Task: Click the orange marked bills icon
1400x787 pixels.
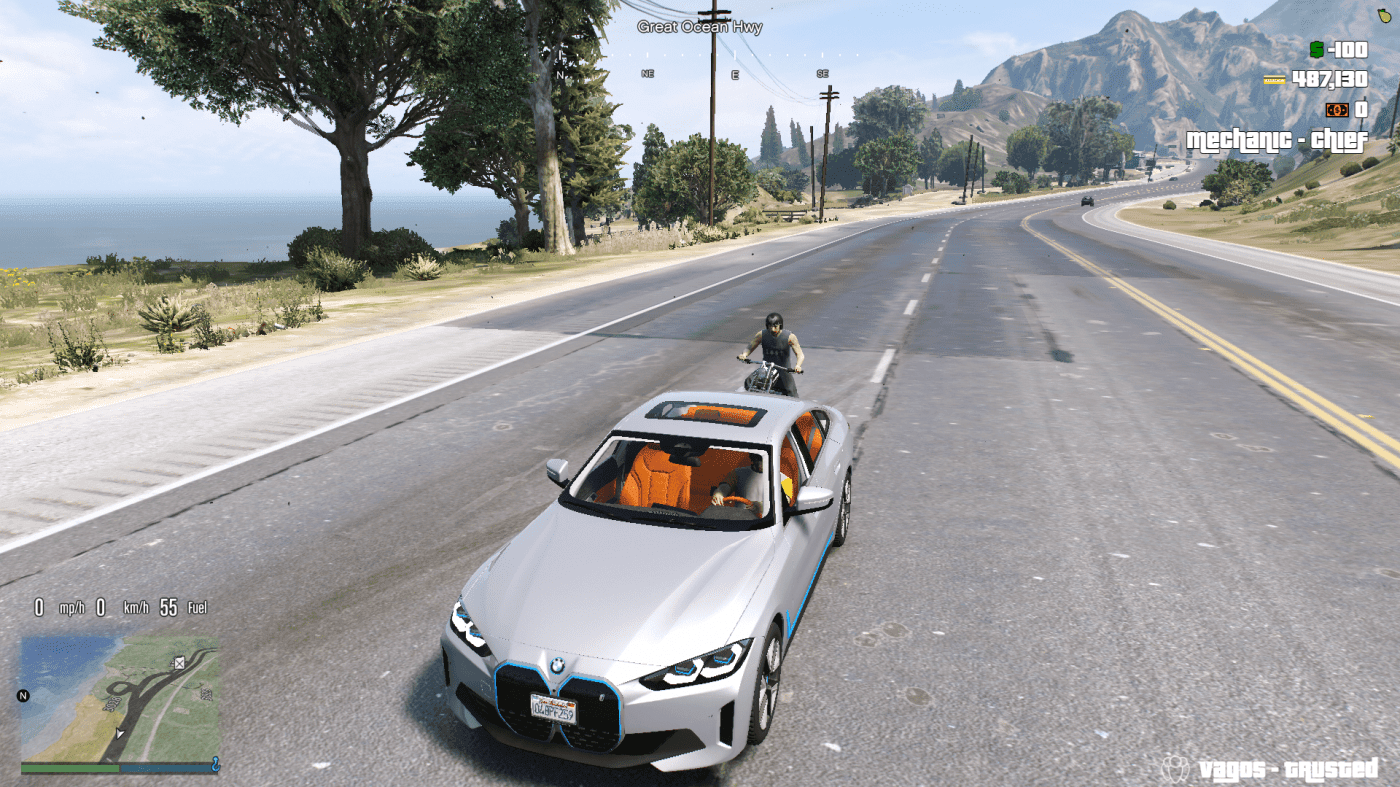Action: [1337, 110]
